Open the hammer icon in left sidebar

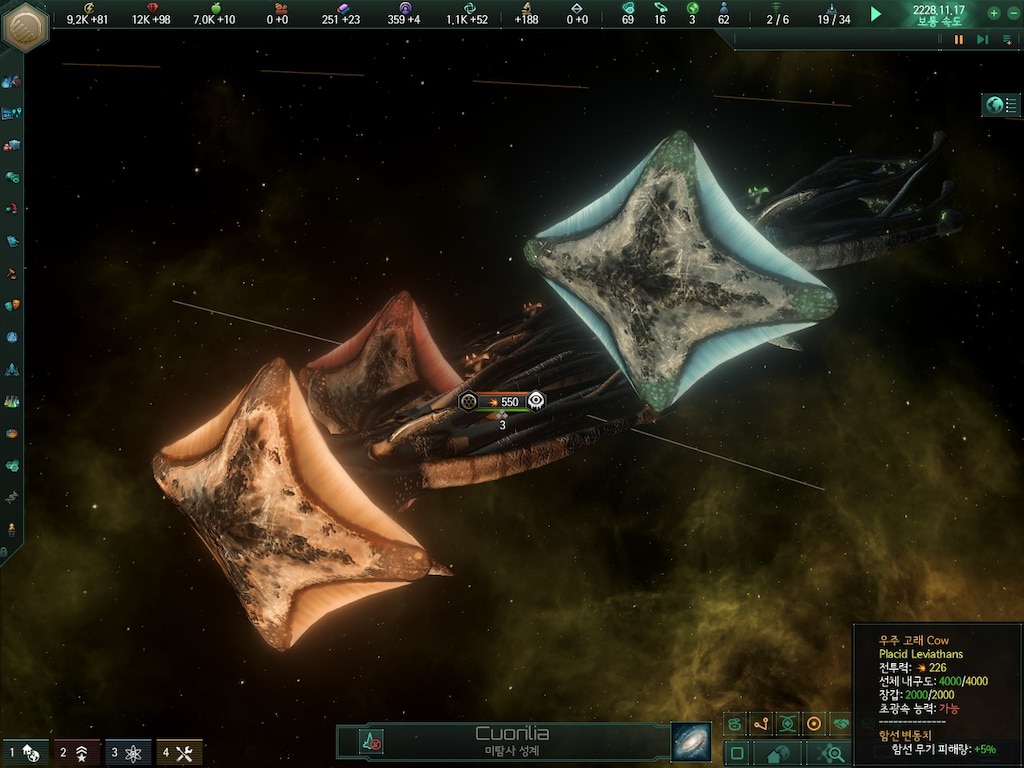13,271
